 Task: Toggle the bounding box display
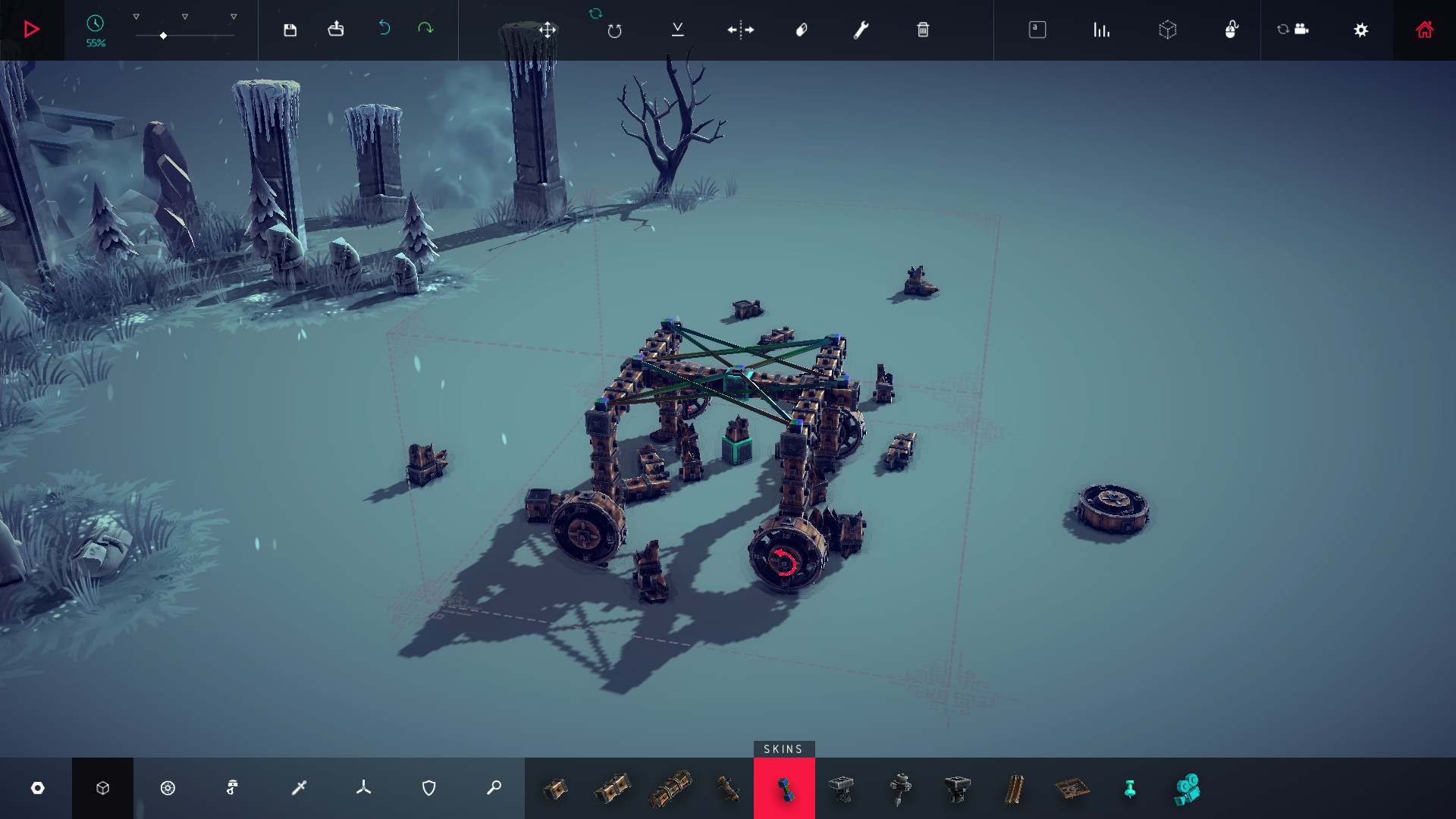[x=1169, y=30]
